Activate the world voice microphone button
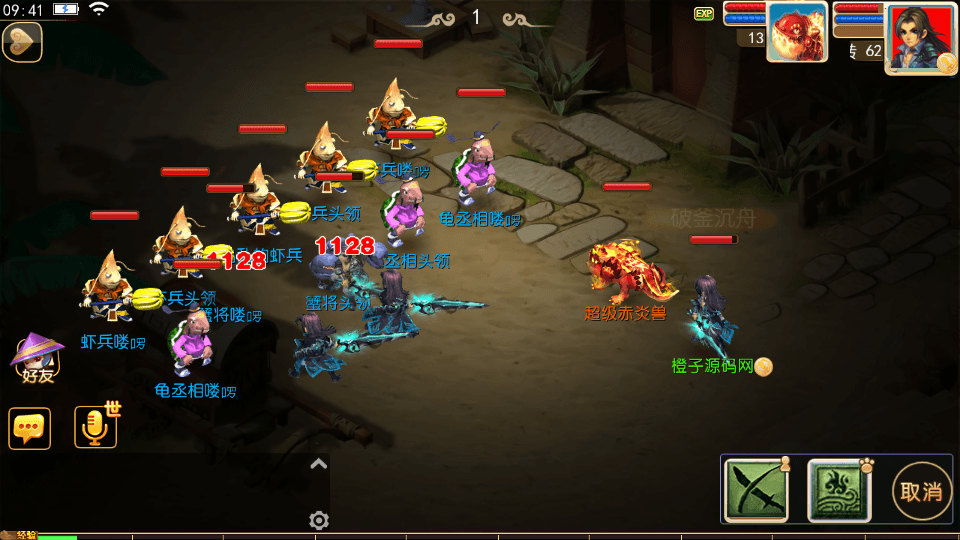 coord(95,427)
